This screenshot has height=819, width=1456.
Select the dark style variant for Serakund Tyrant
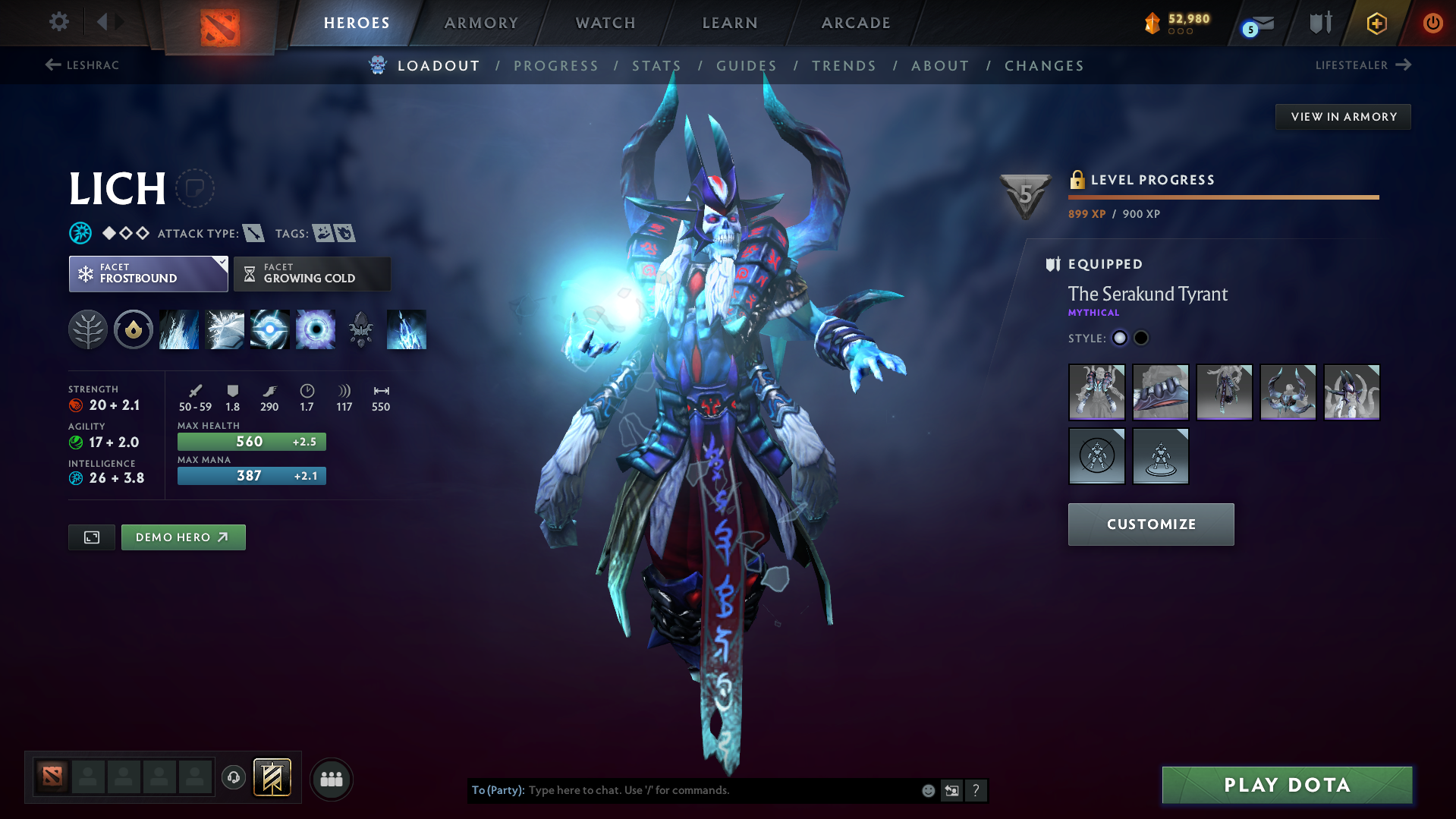click(1141, 338)
